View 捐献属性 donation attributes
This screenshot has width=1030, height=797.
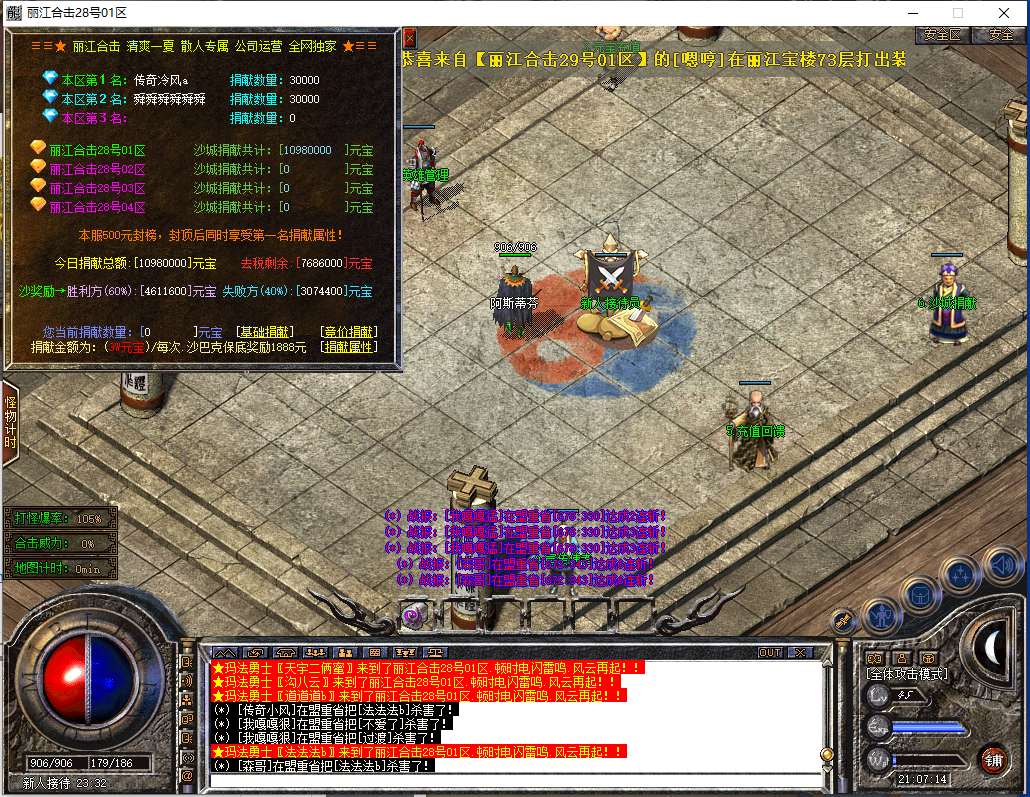click(x=349, y=347)
